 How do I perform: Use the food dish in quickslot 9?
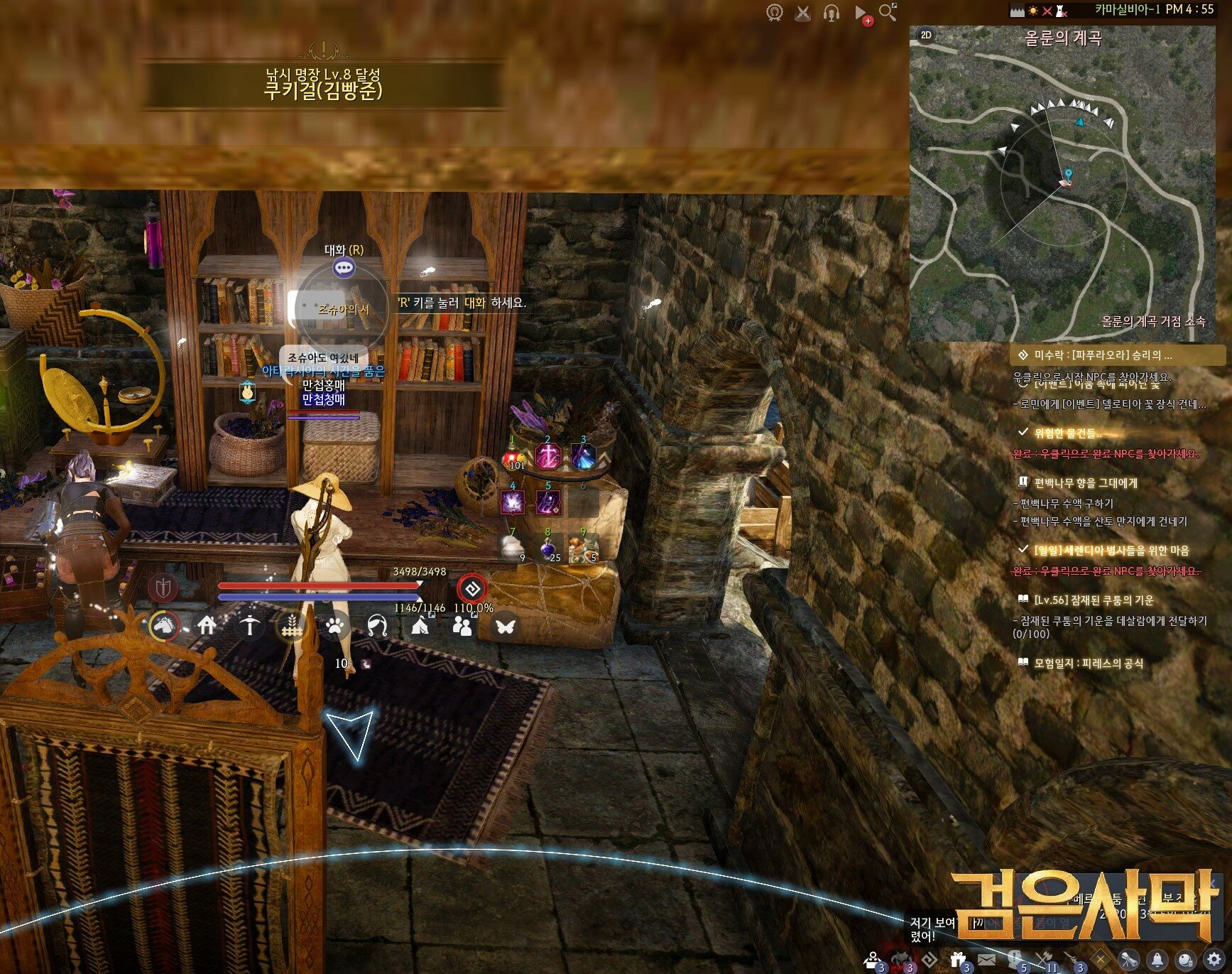(584, 548)
